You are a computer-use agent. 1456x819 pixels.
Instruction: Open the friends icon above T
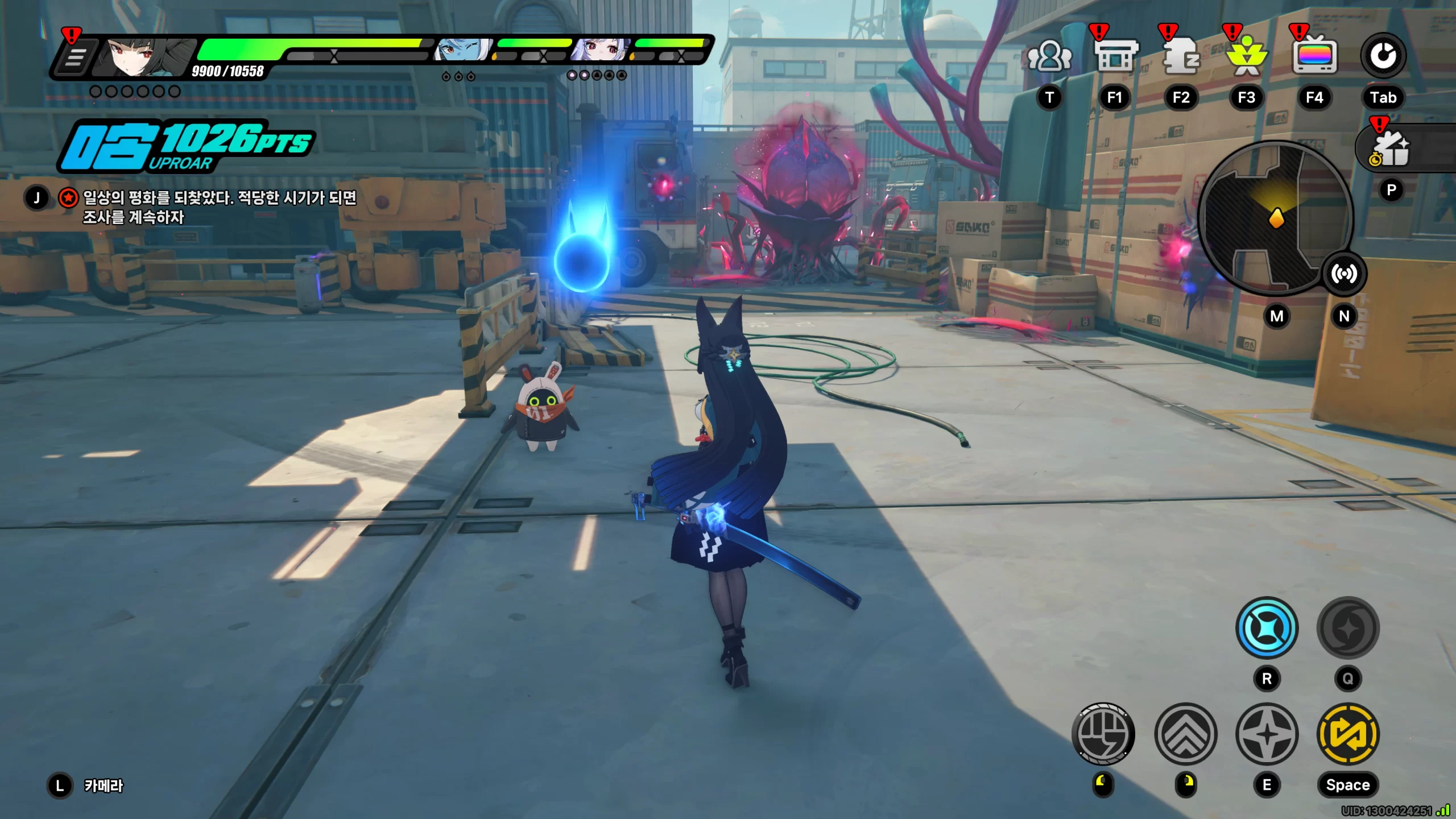[1049, 57]
